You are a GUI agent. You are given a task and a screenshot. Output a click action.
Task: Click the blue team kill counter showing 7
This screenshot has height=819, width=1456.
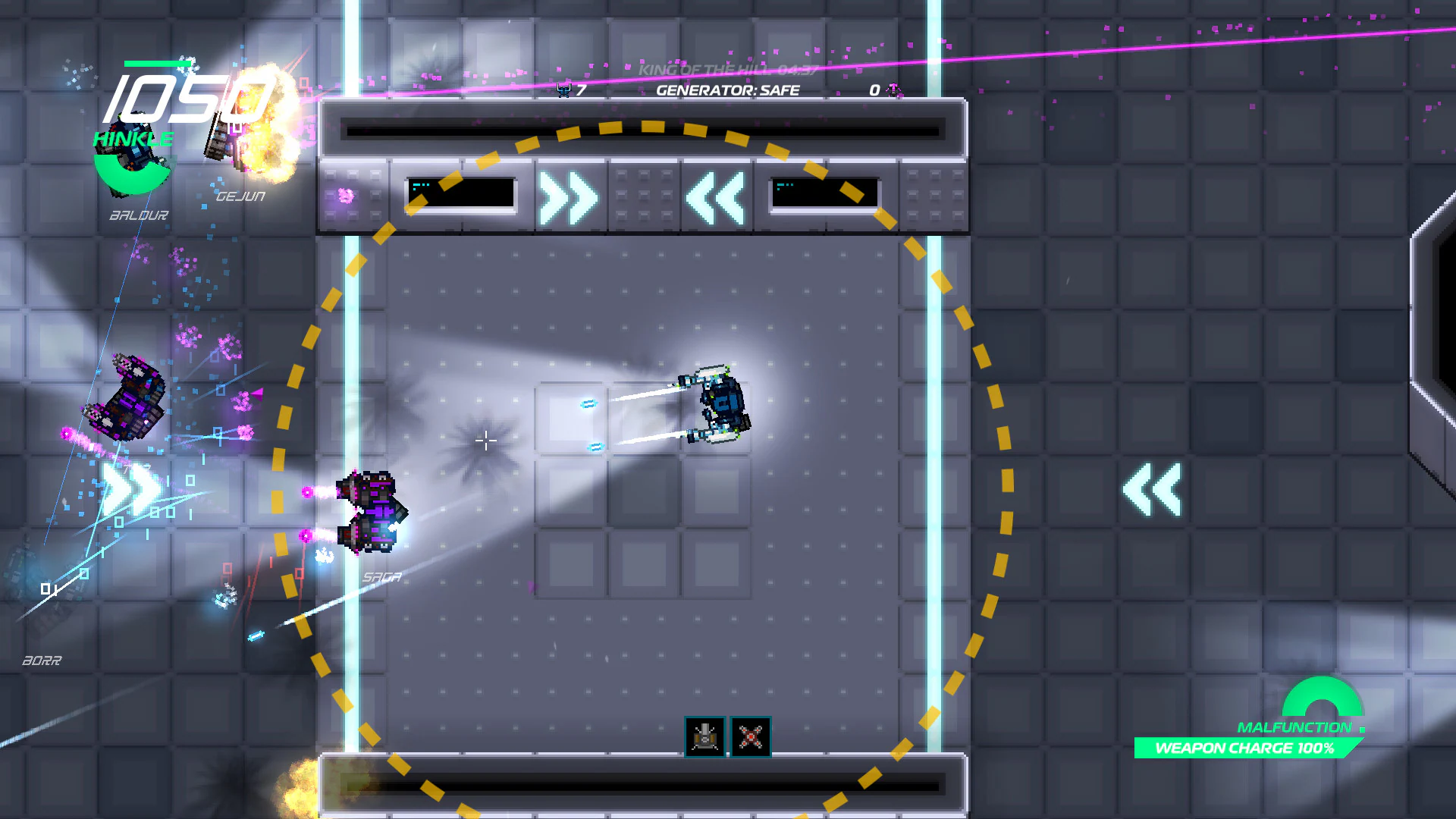point(581,89)
